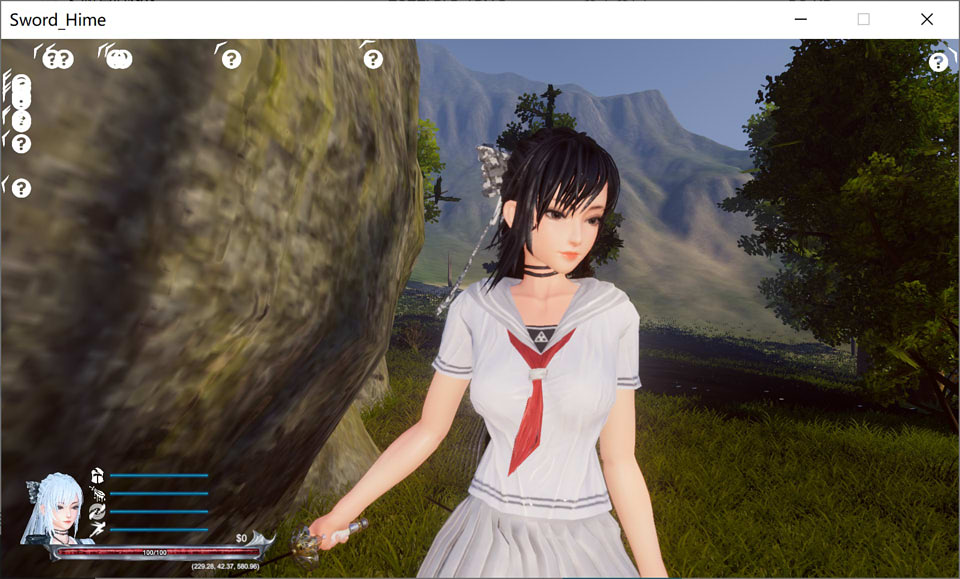
Task: Click the swirling arrows stat icon
Action: (x=97, y=511)
